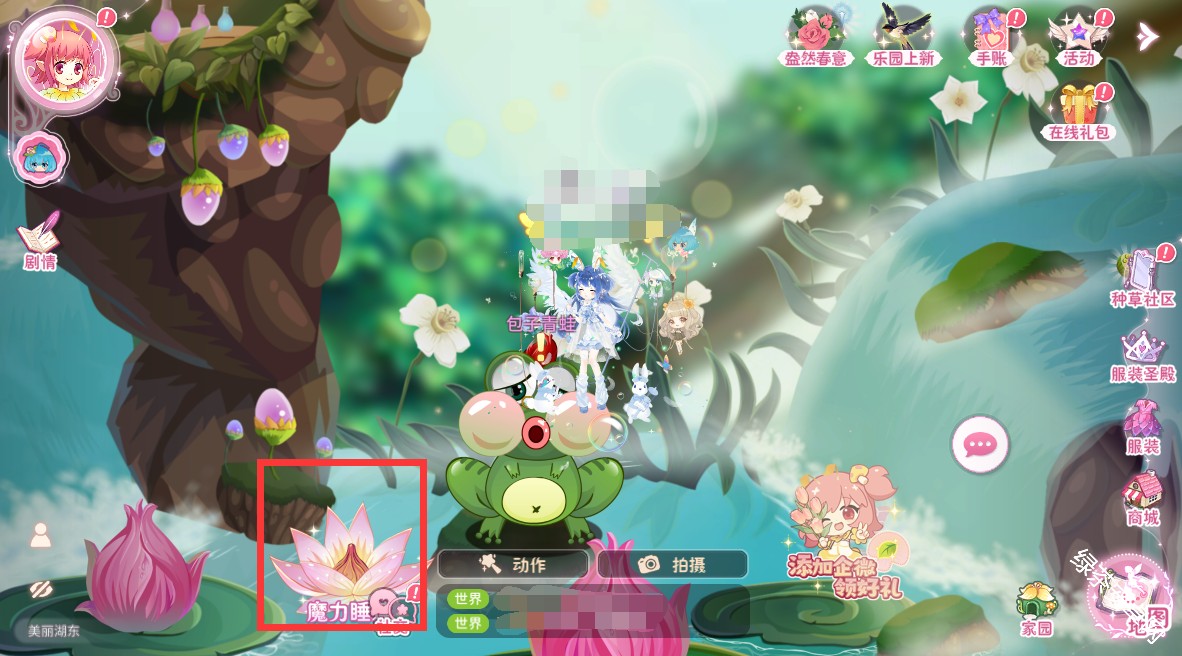Open the 商城 shop
The height and width of the screenshot is (656, 1182).
click(1142, 498)
